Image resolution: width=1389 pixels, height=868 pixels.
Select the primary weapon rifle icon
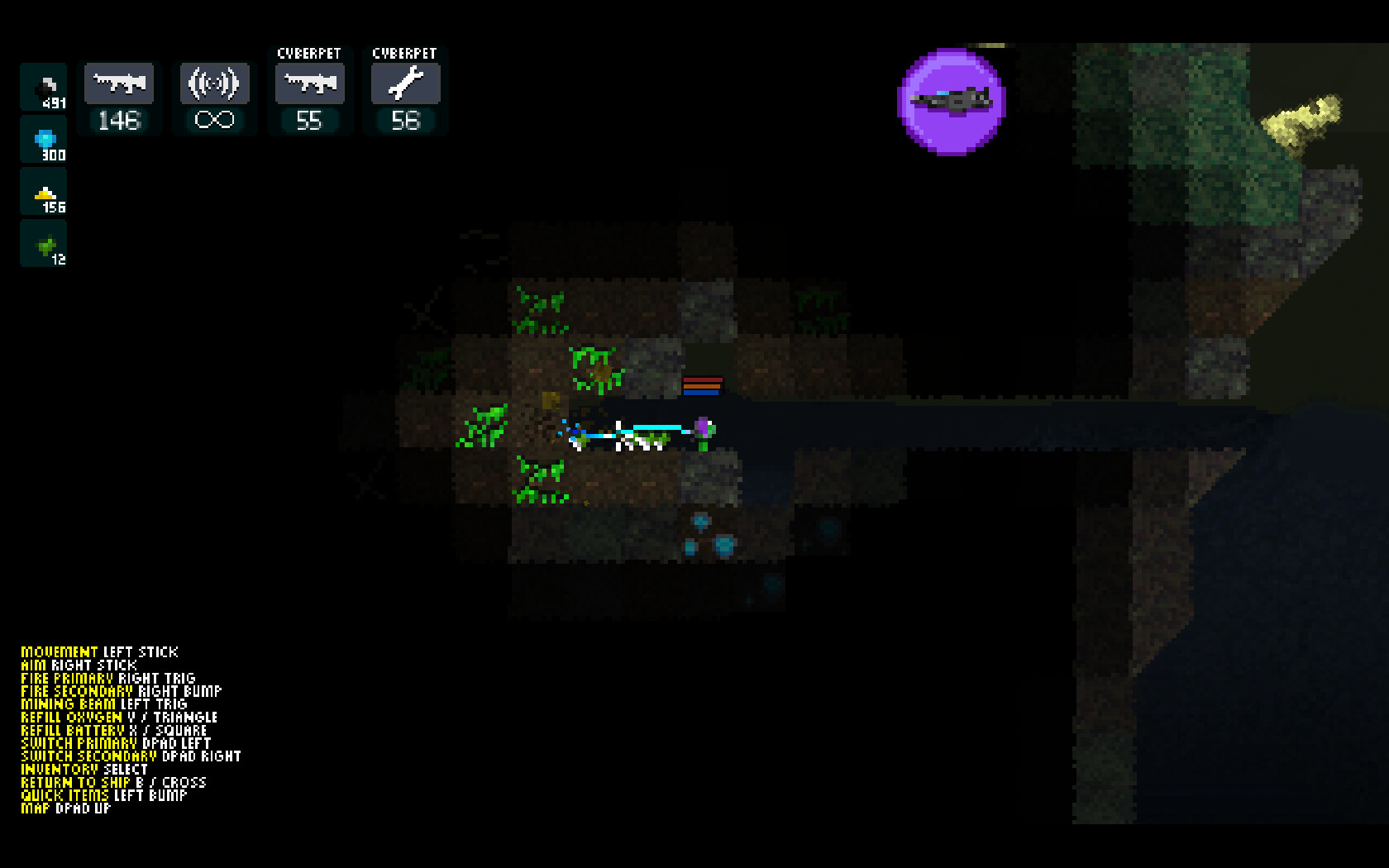click(119, 82)
